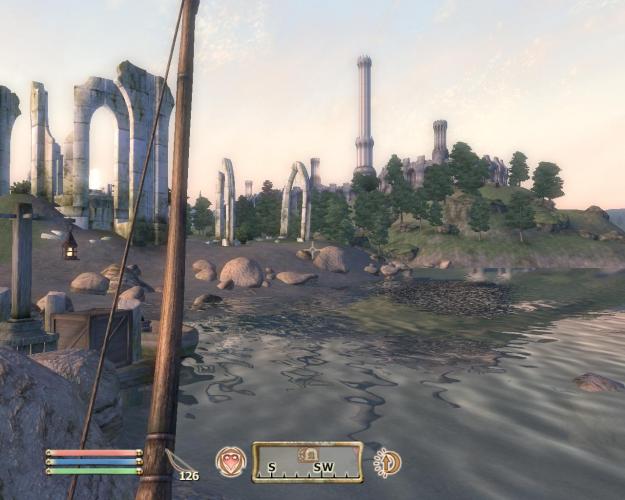
Task: Select the glowing arrow status effect icon
Action: click(x=387, y=462)
